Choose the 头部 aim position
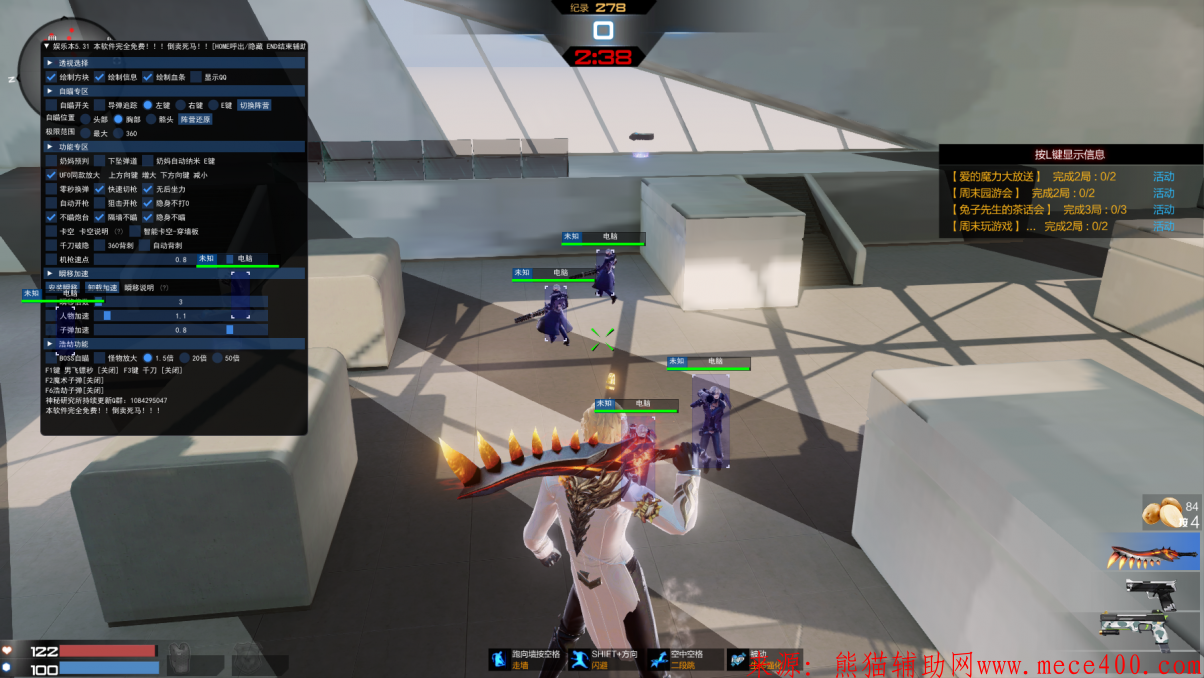 [x=85, y=119]
